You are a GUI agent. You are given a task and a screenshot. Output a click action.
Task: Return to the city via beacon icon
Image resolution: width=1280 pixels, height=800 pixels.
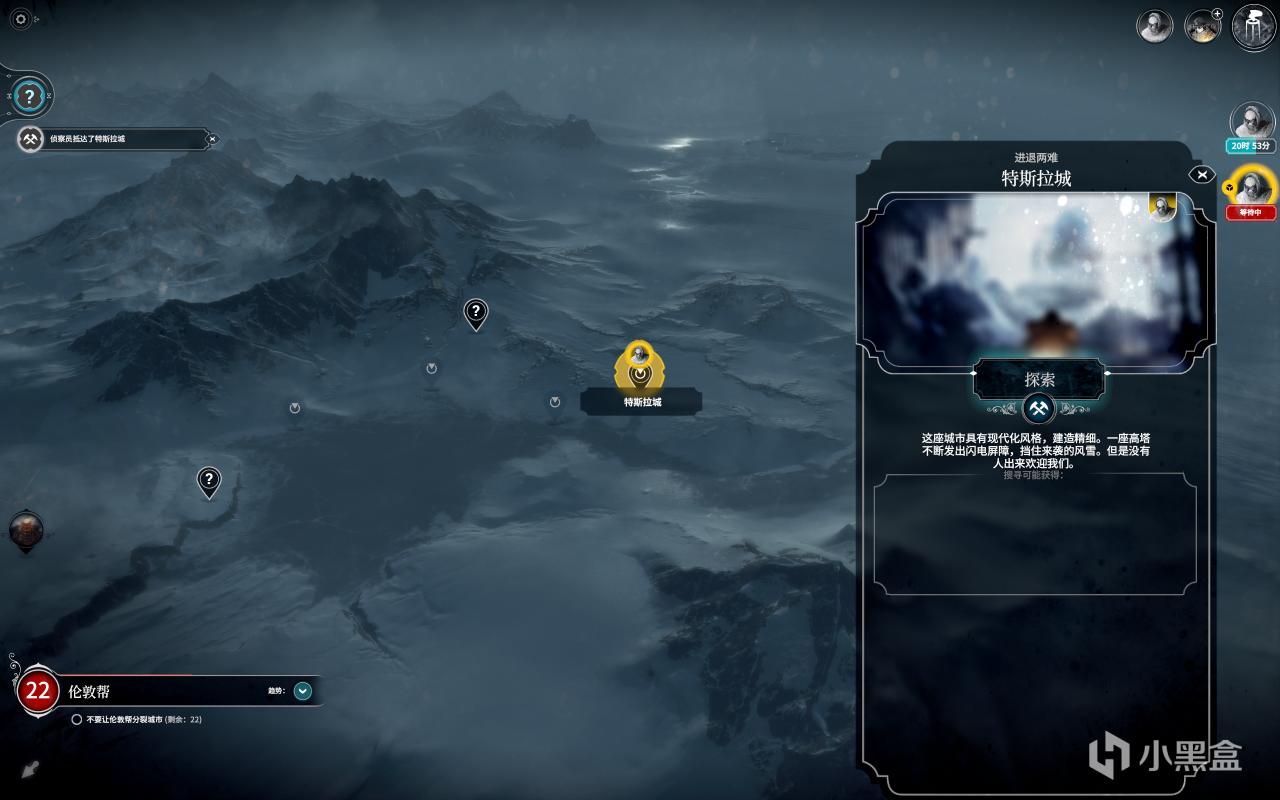(1254, 27)
